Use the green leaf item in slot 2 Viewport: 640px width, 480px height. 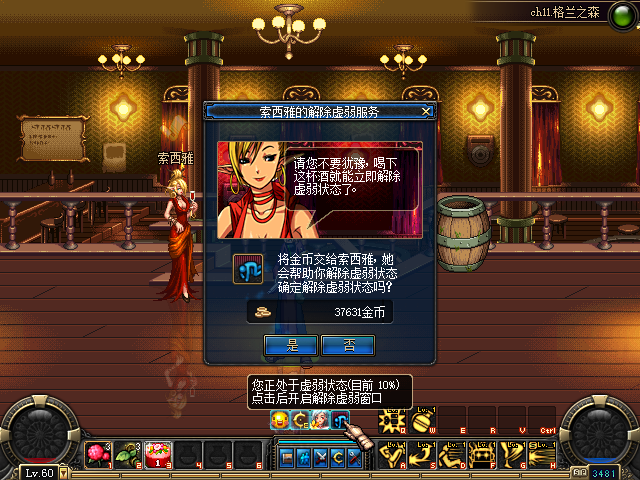click(129, 453)
